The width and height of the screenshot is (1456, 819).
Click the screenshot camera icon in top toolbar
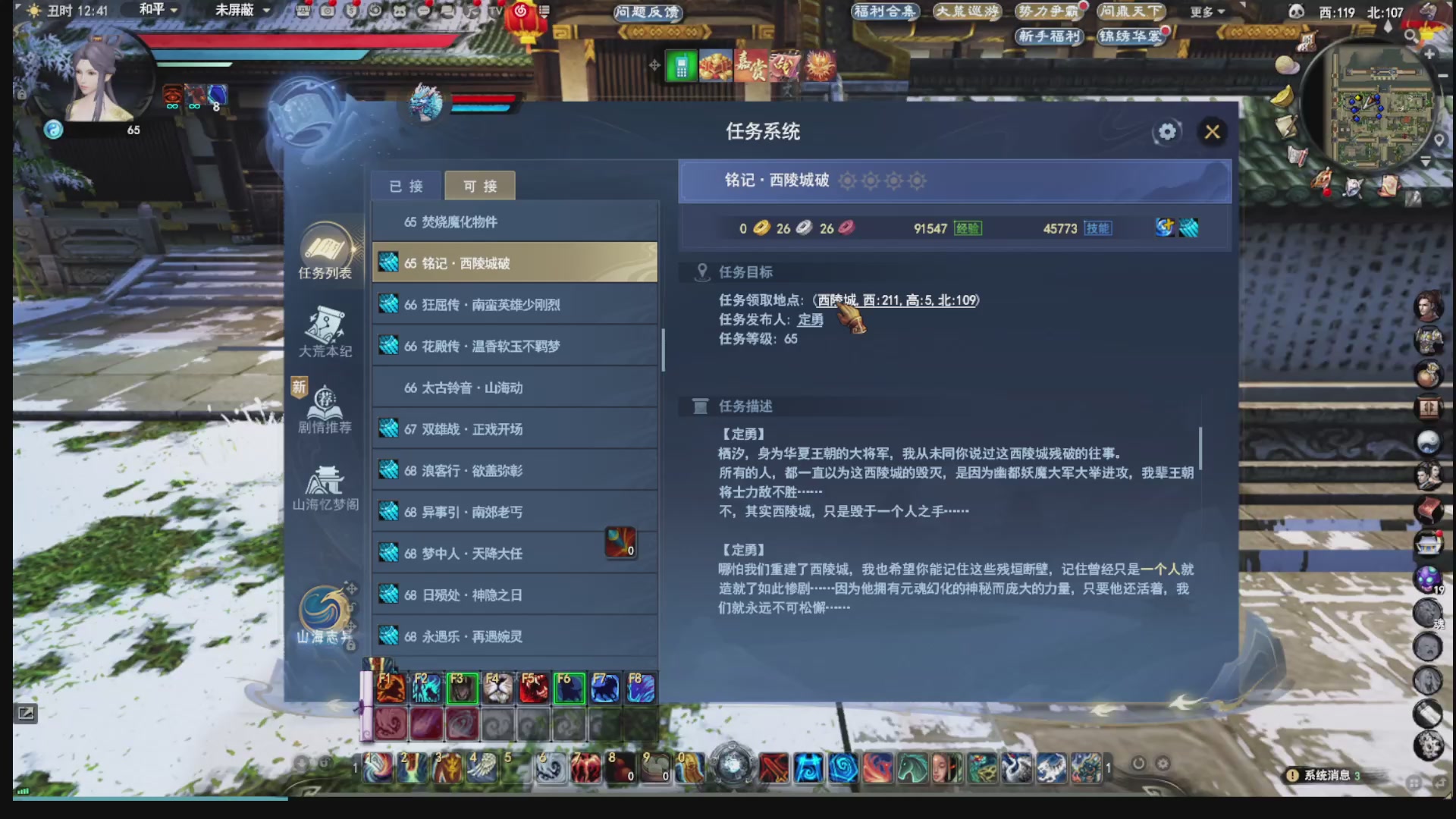point(326,11)
